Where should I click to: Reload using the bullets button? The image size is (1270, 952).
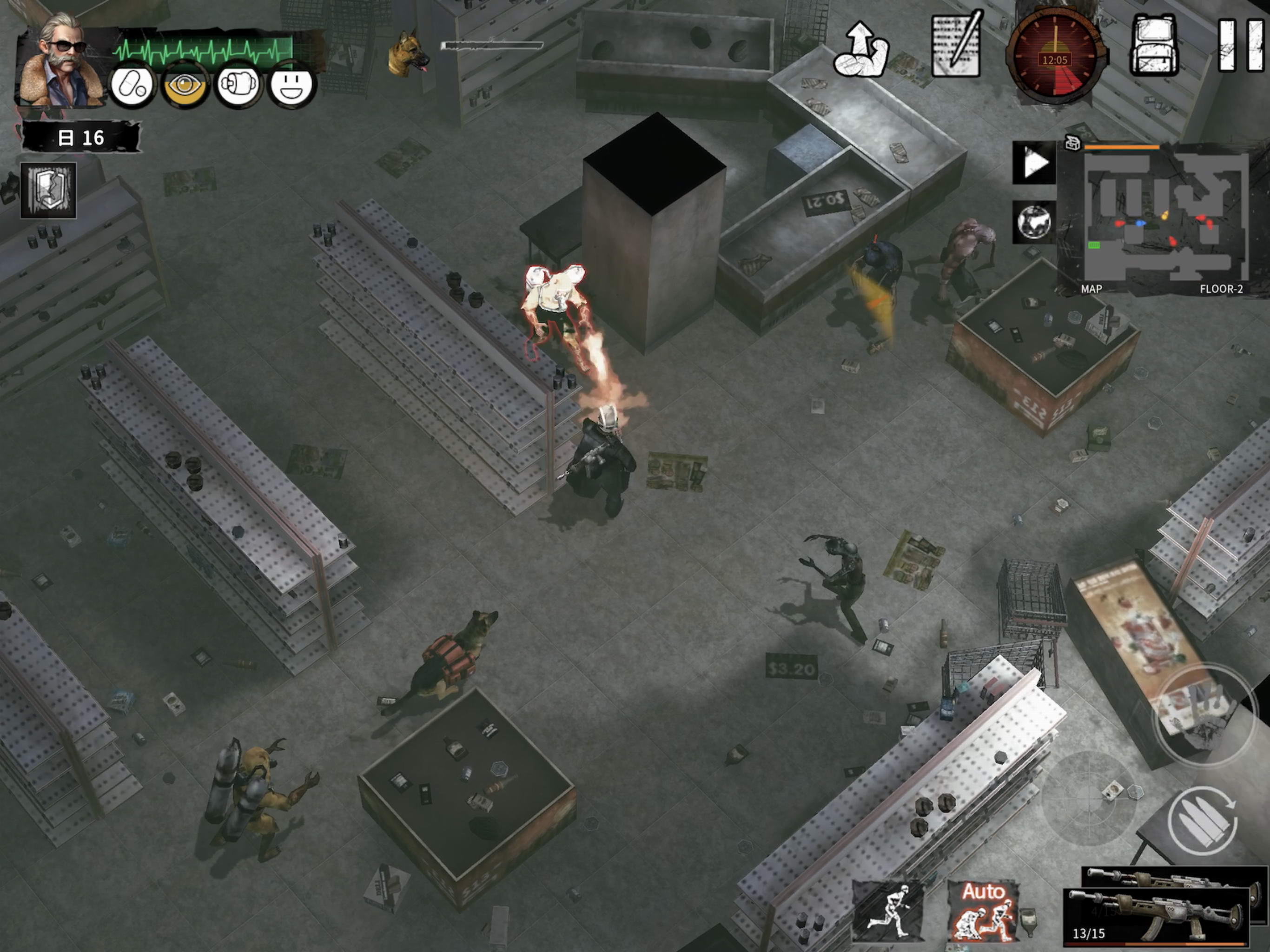point(1203,821)
